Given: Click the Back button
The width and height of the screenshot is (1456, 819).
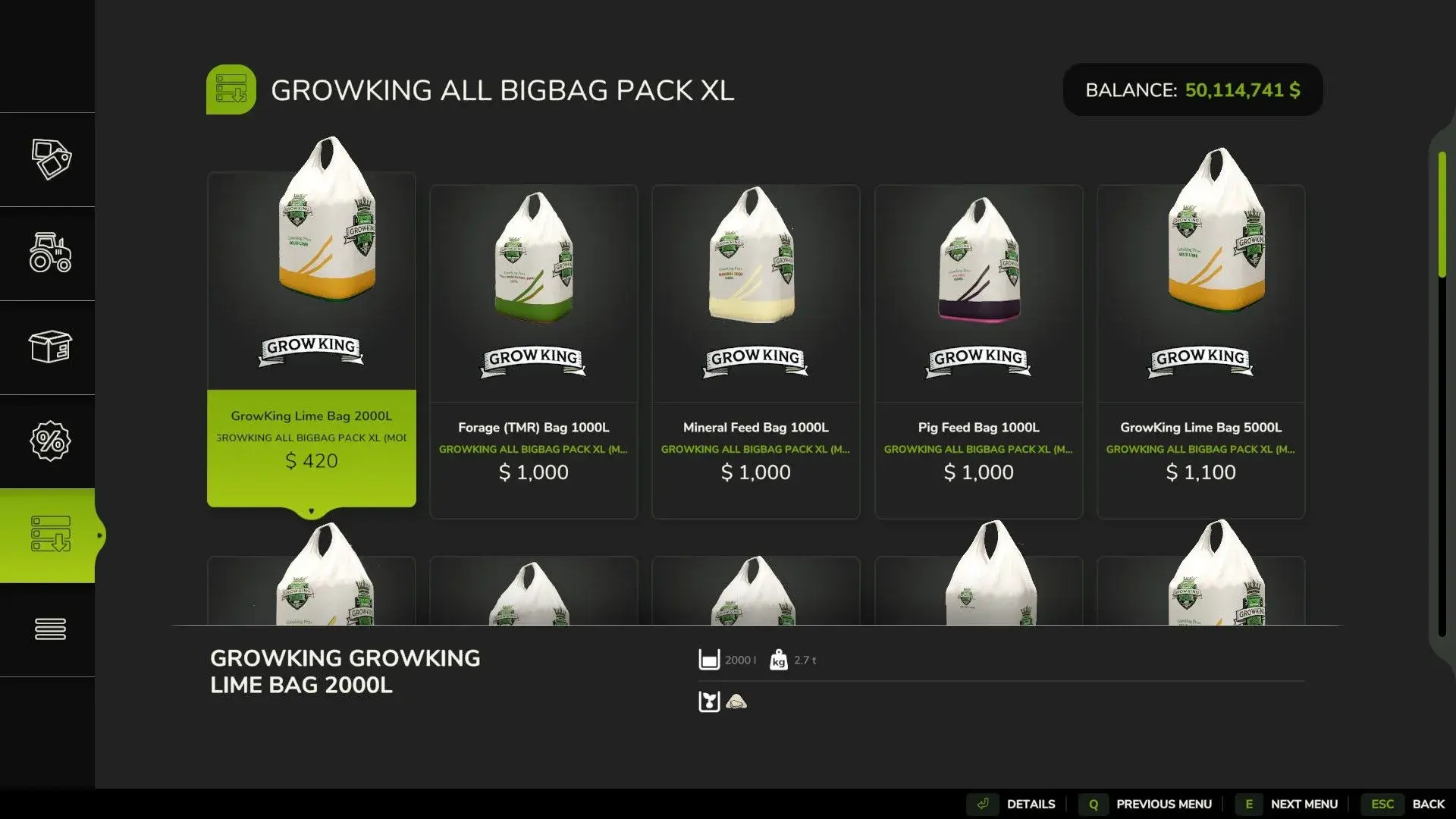Looking at the screenshot, I should pos(1408,804).
